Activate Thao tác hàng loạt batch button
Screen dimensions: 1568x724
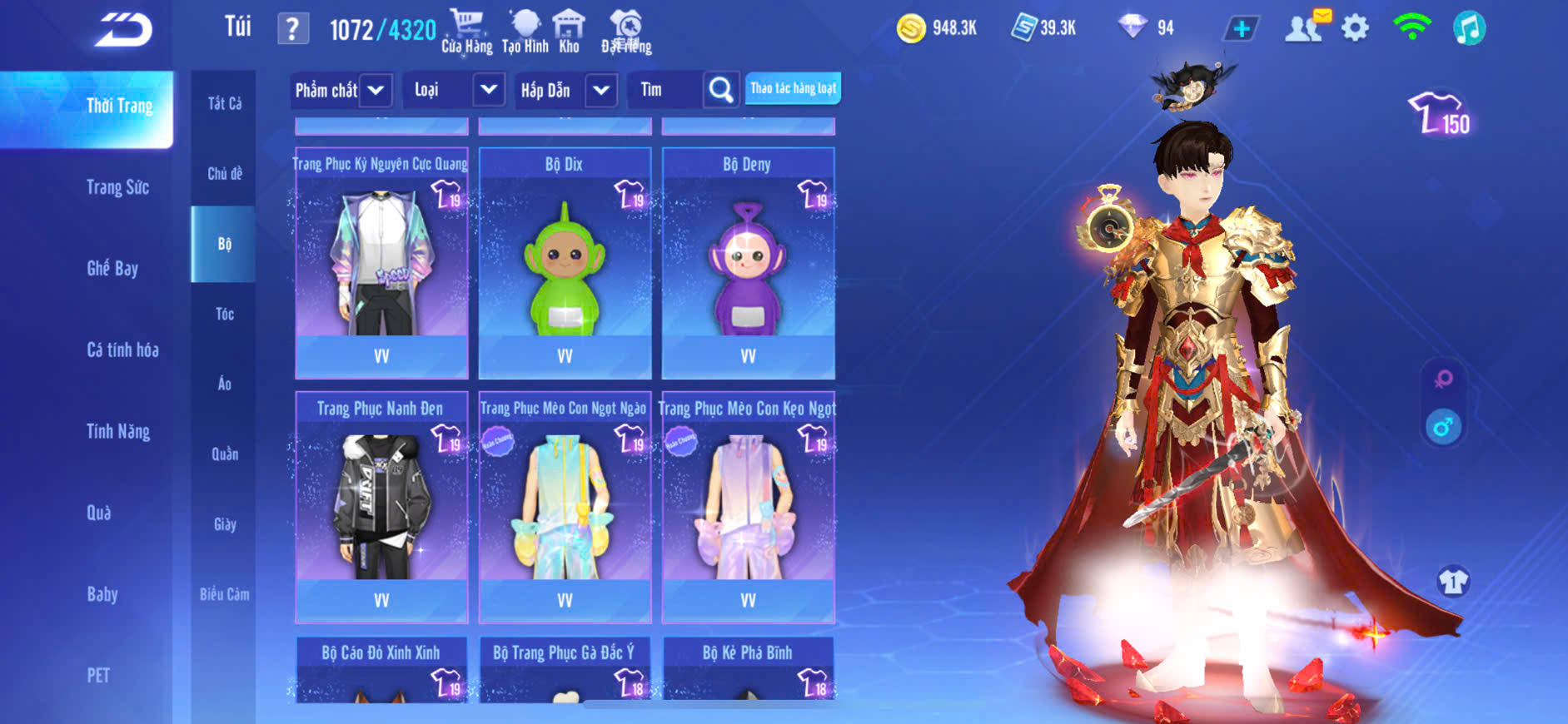(x=793, y=88)
